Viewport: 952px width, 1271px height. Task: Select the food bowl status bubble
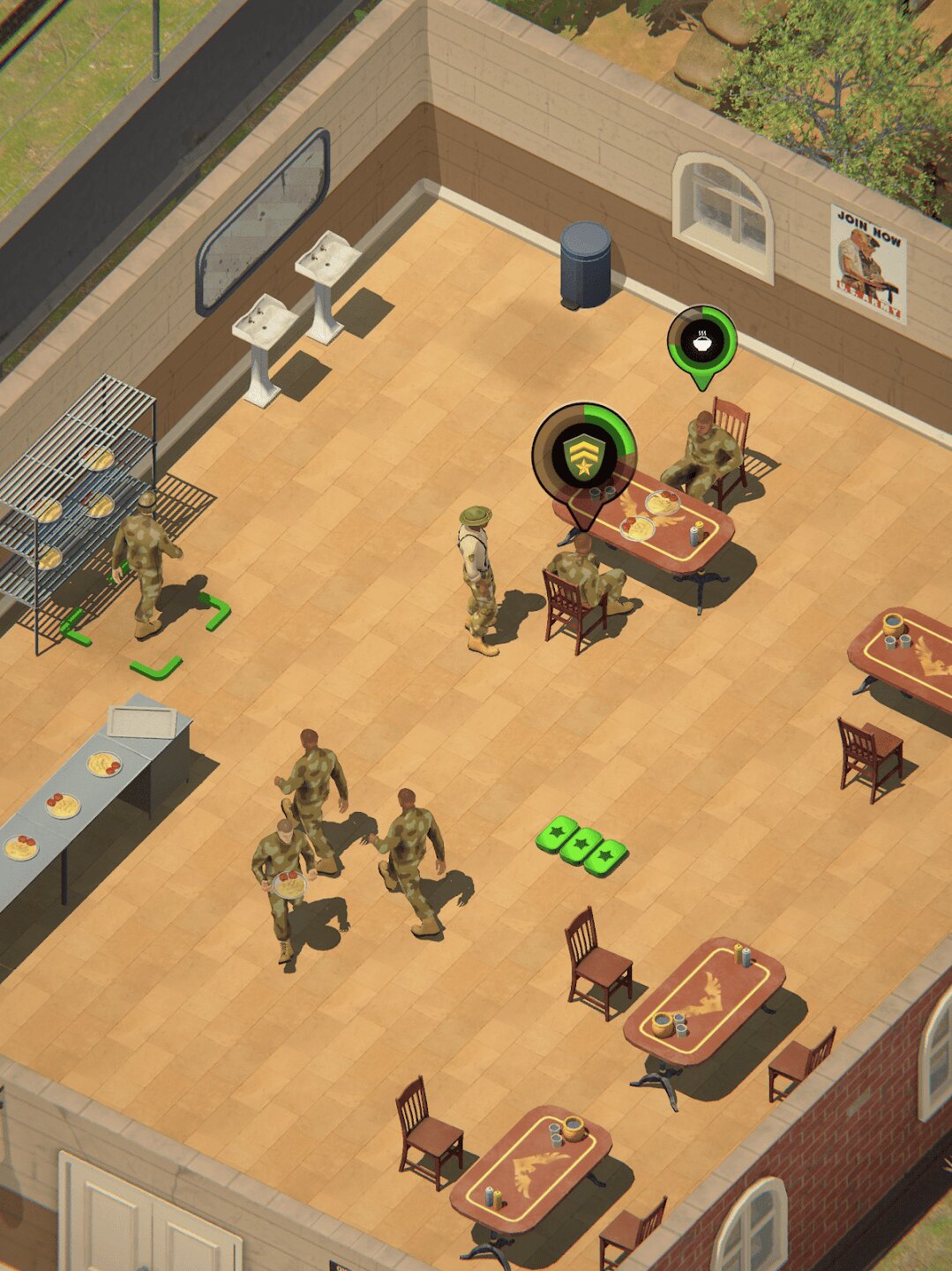coord(701,342)
